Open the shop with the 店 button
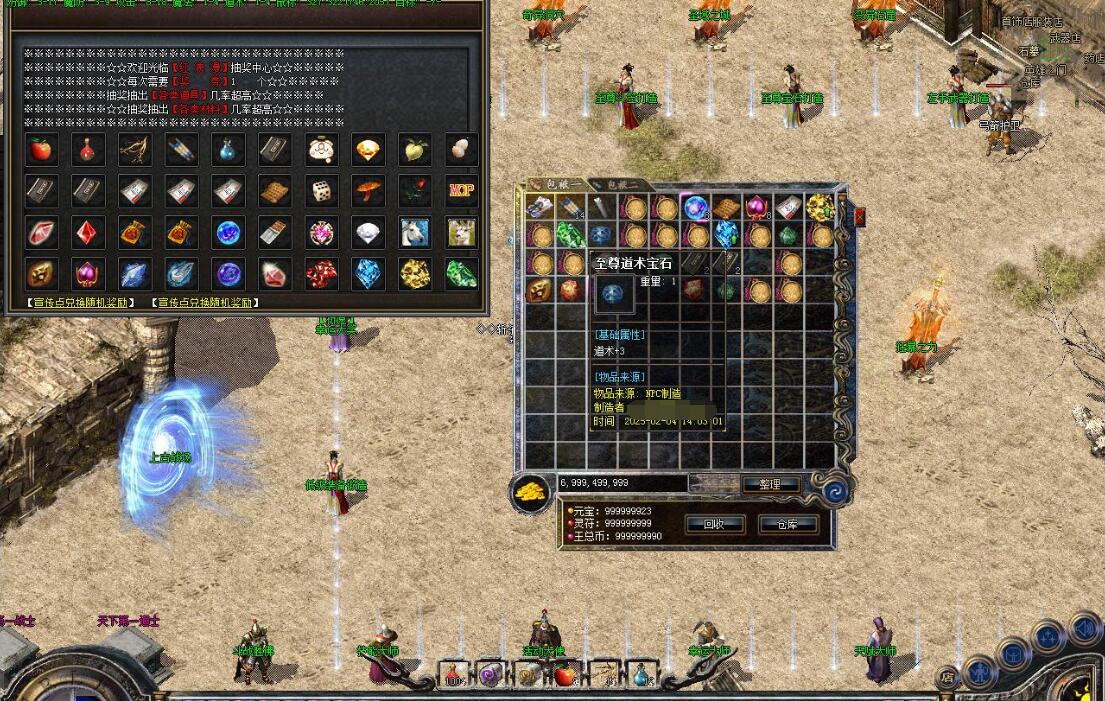Viewport: 1105px width, 701px height. pyautogui.click(x=946, y=677)
